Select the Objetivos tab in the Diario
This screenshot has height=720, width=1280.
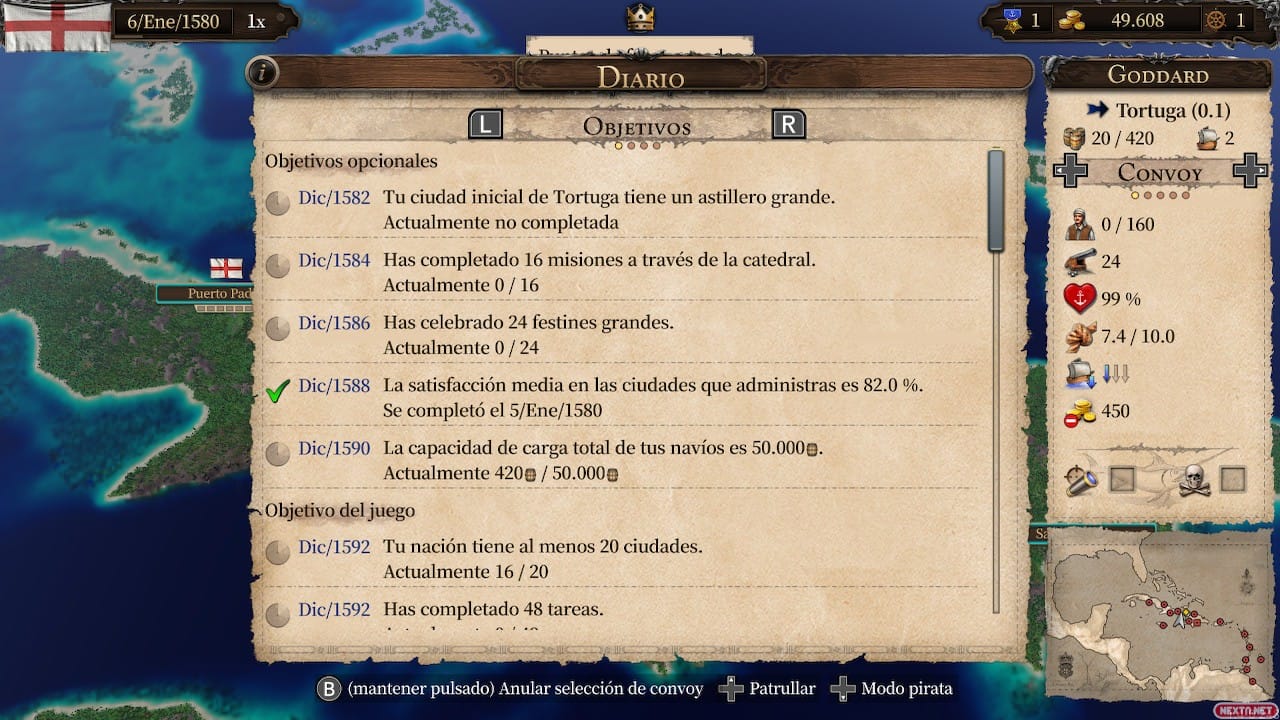coord(636,127)
